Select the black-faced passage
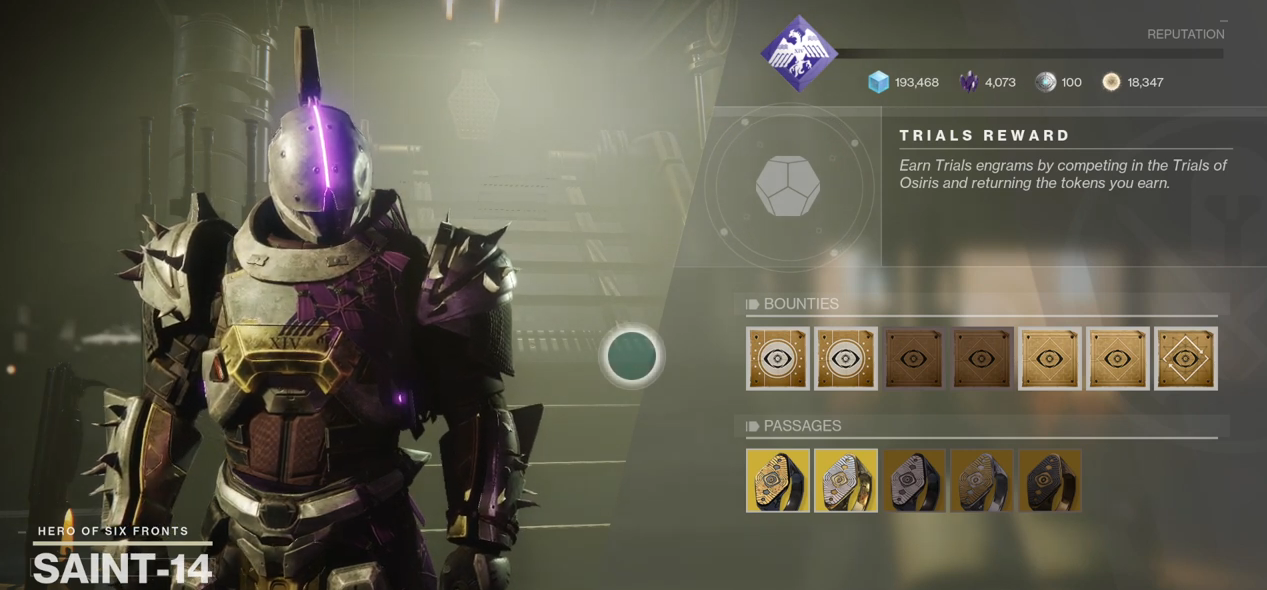Screen dimensions: 1267x590 [1050, 481]
